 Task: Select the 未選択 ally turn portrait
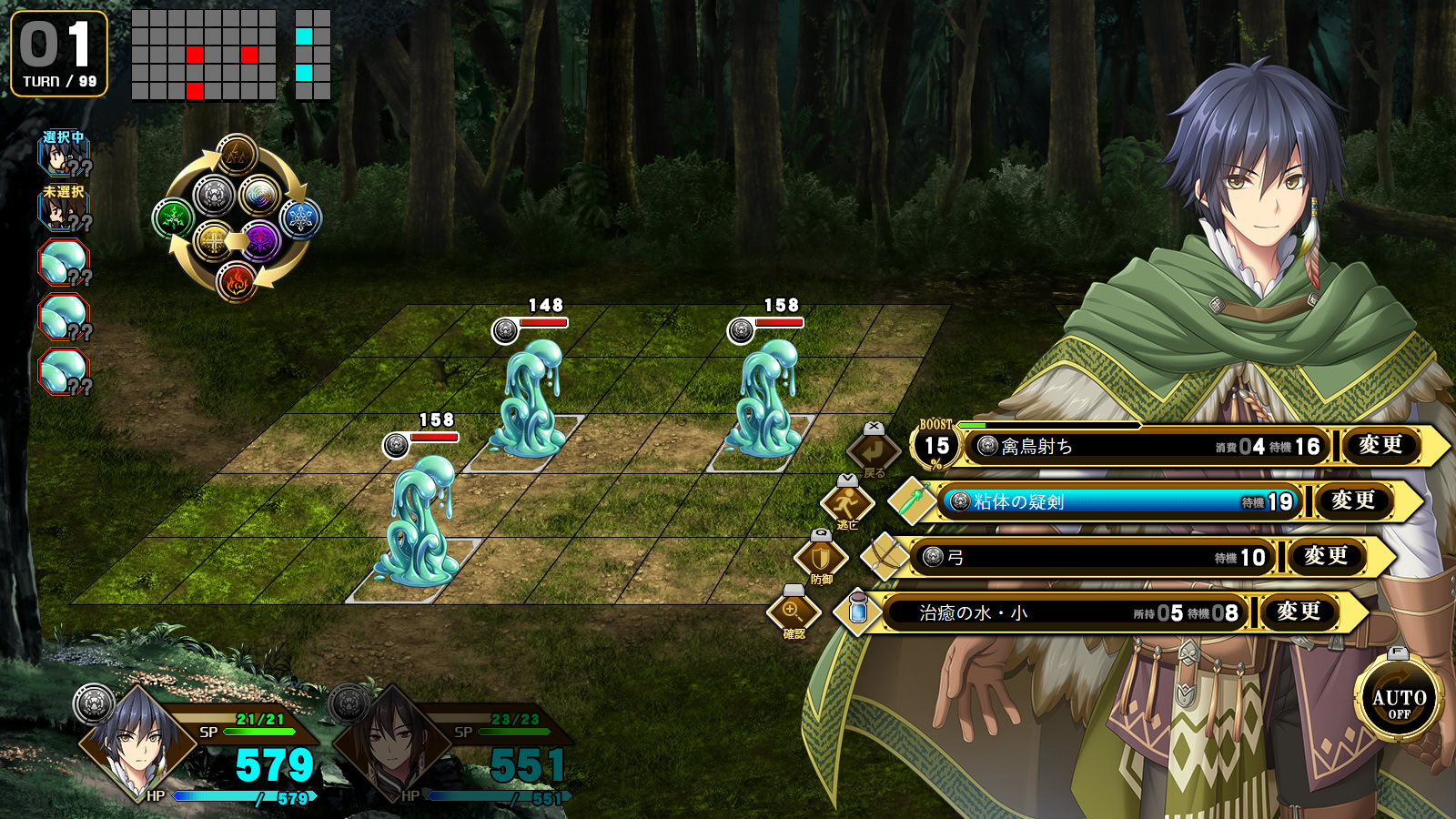pyautogui.click(x=62, y=209)
